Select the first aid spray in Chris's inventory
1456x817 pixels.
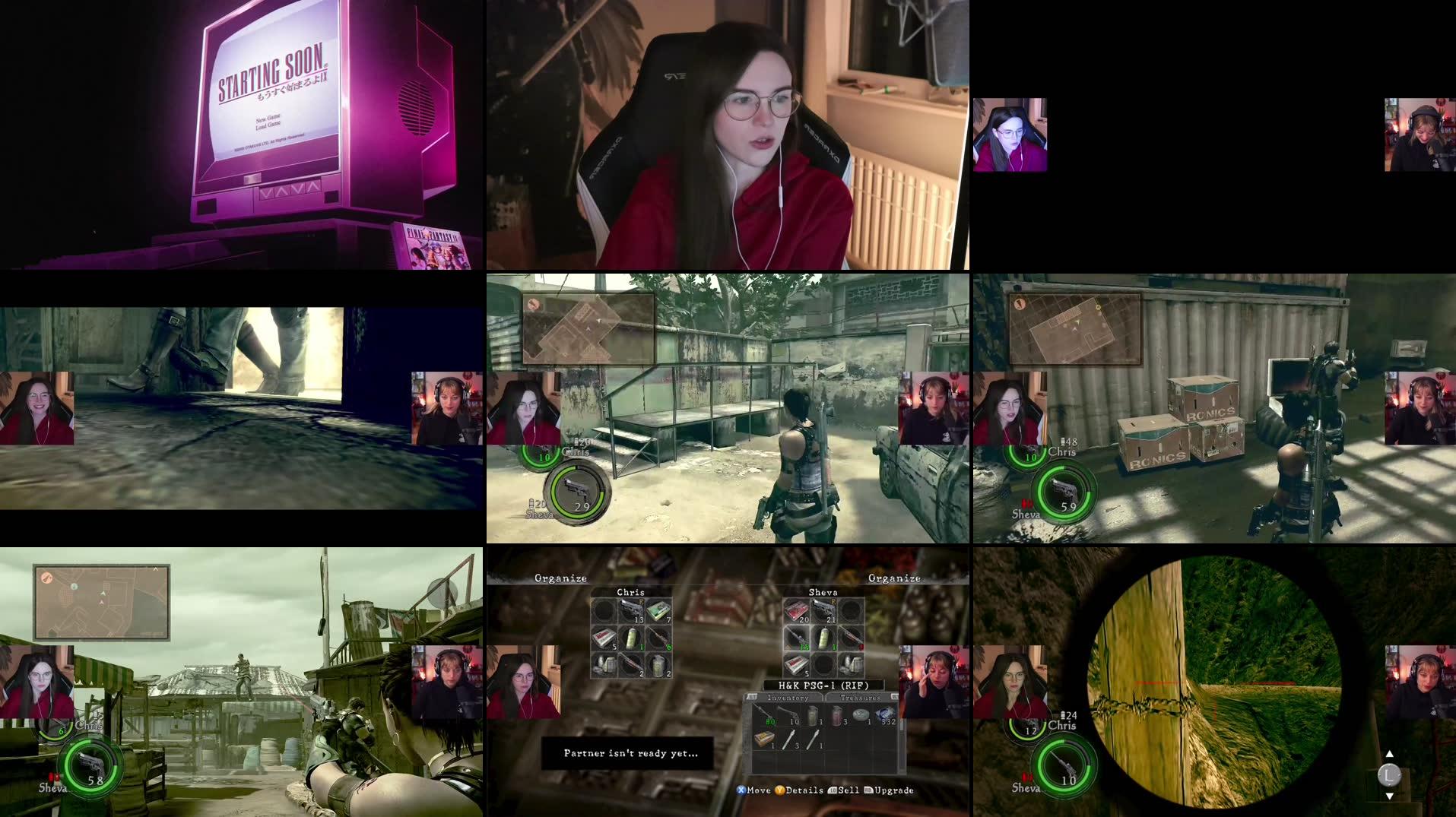tap(631, 638)
